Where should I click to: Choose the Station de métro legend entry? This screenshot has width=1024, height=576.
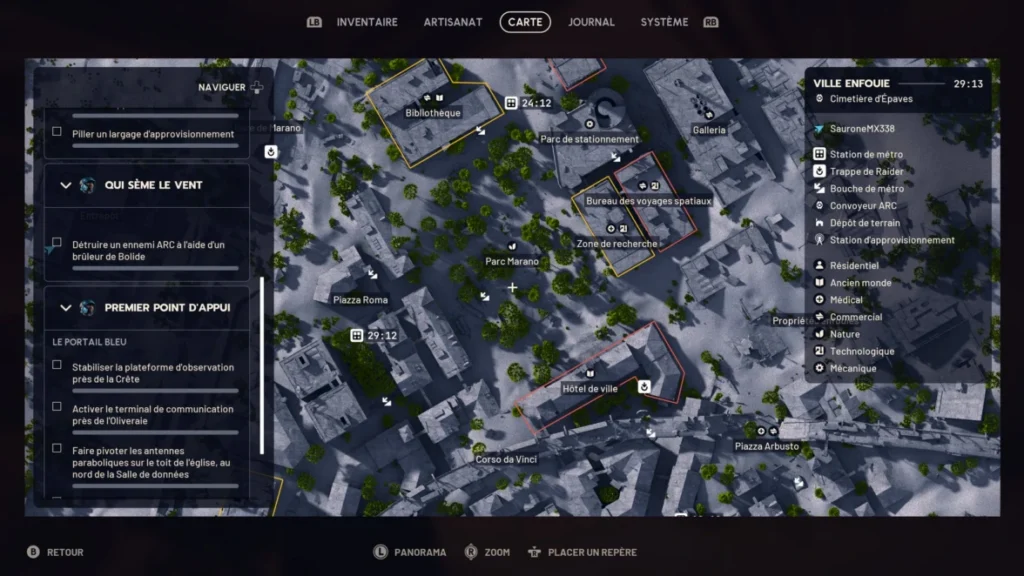(x=866, y=154)
